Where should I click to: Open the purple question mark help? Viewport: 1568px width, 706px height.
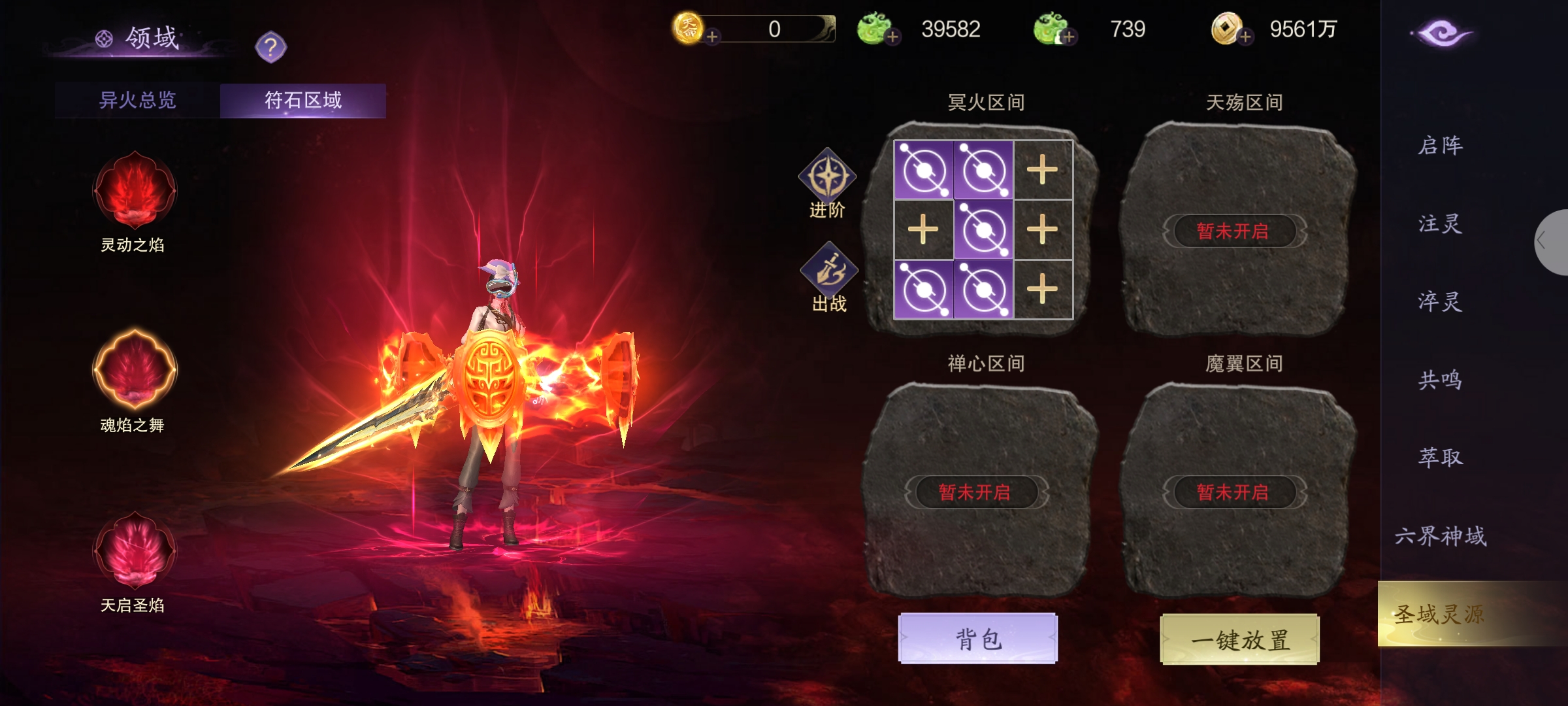point(270,47)
